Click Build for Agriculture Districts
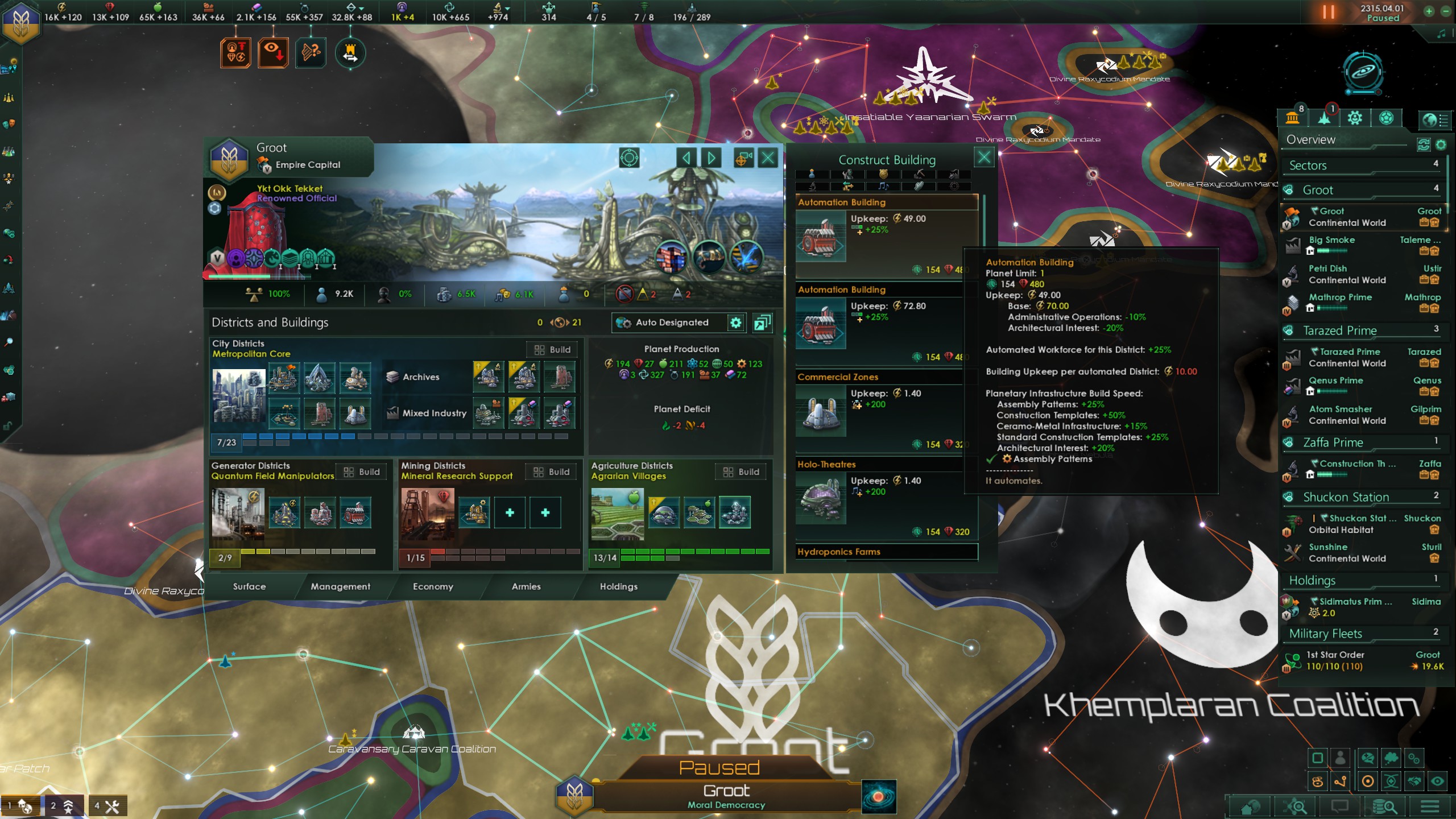 point(741,471)
